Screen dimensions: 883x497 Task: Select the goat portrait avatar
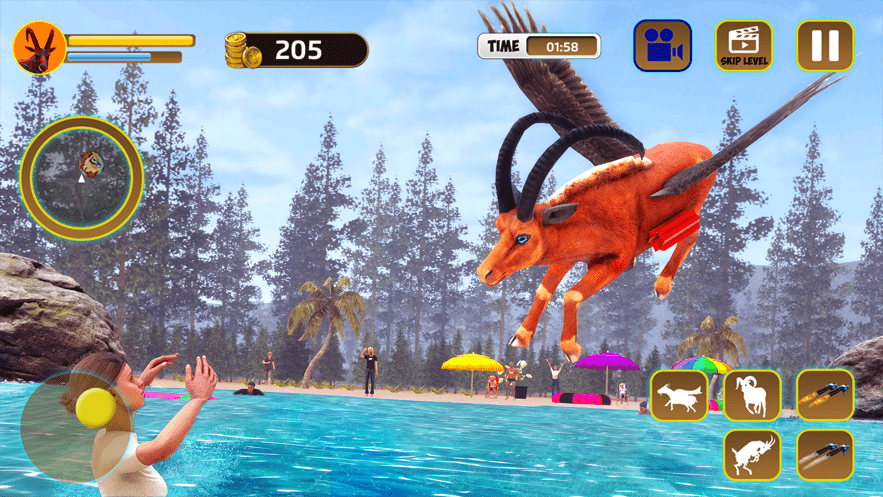tap(40, 46)
